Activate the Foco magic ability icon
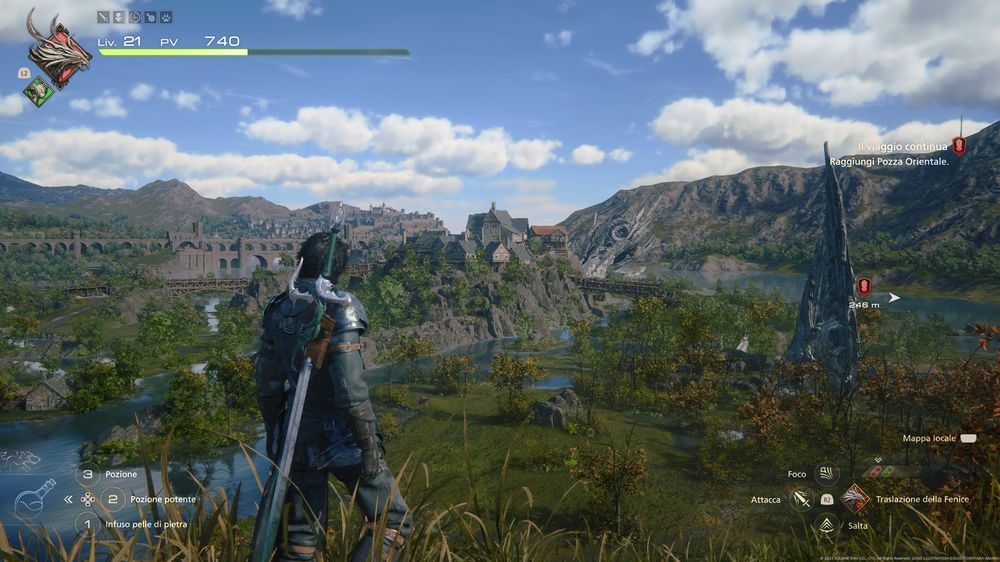The height and width of the screenshot is (562, 1000). [x=826, y=474]
